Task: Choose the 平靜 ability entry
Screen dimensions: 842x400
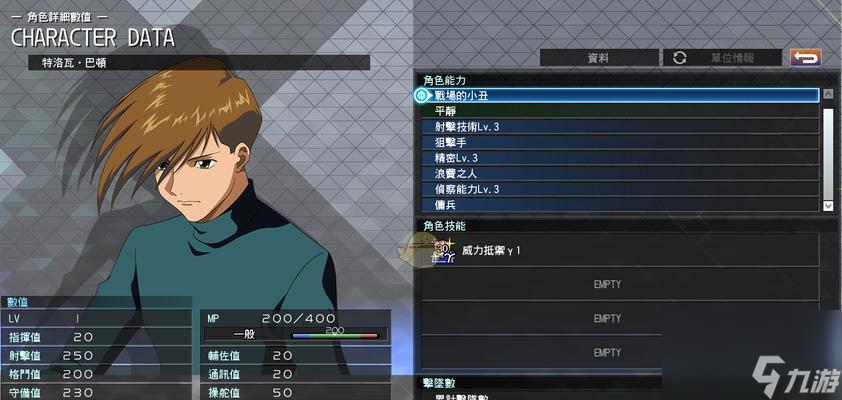Action: coord(620,112)
